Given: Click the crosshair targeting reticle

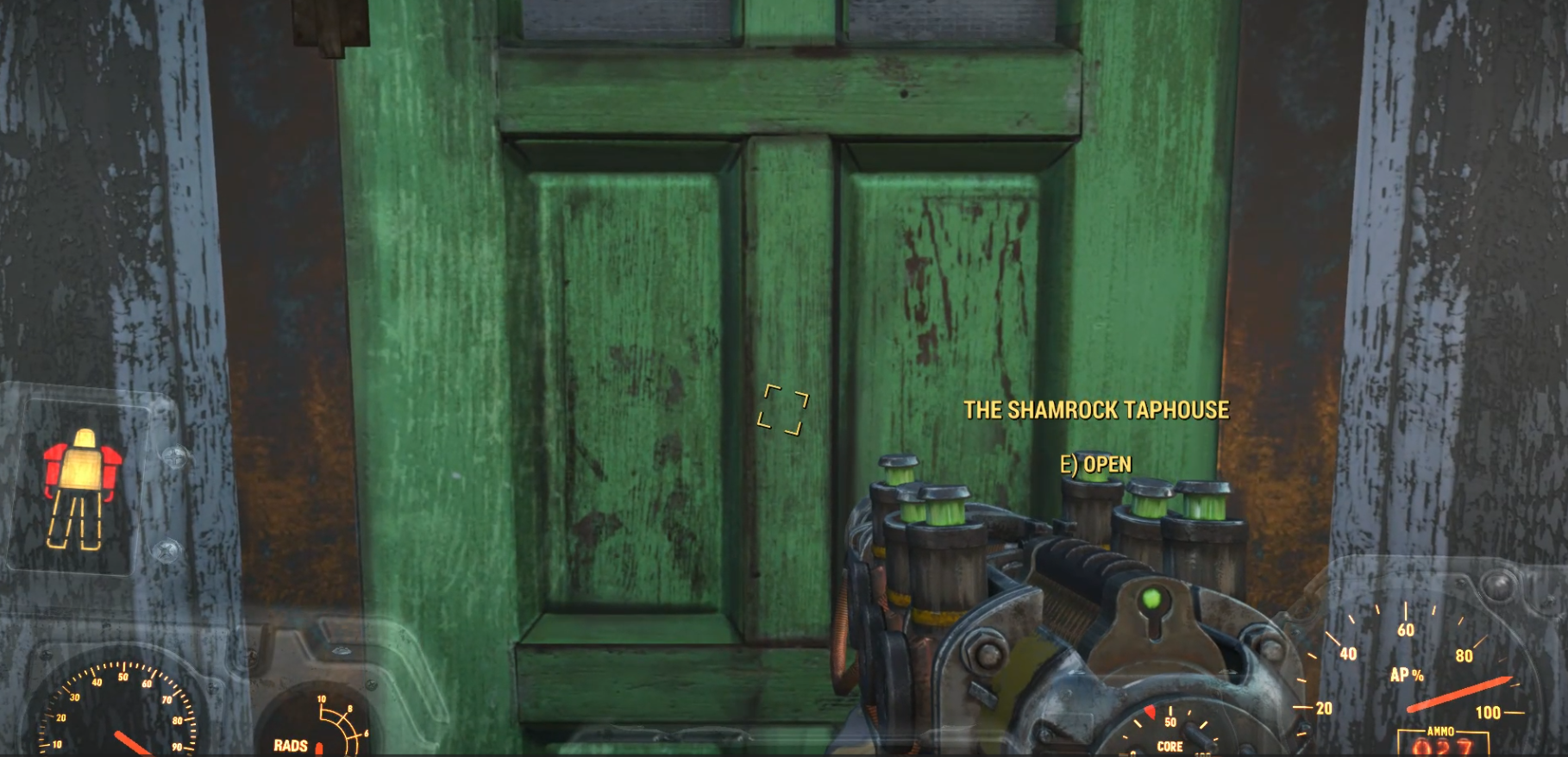Looking at the screenshot, I should click(x=783, y=411).
